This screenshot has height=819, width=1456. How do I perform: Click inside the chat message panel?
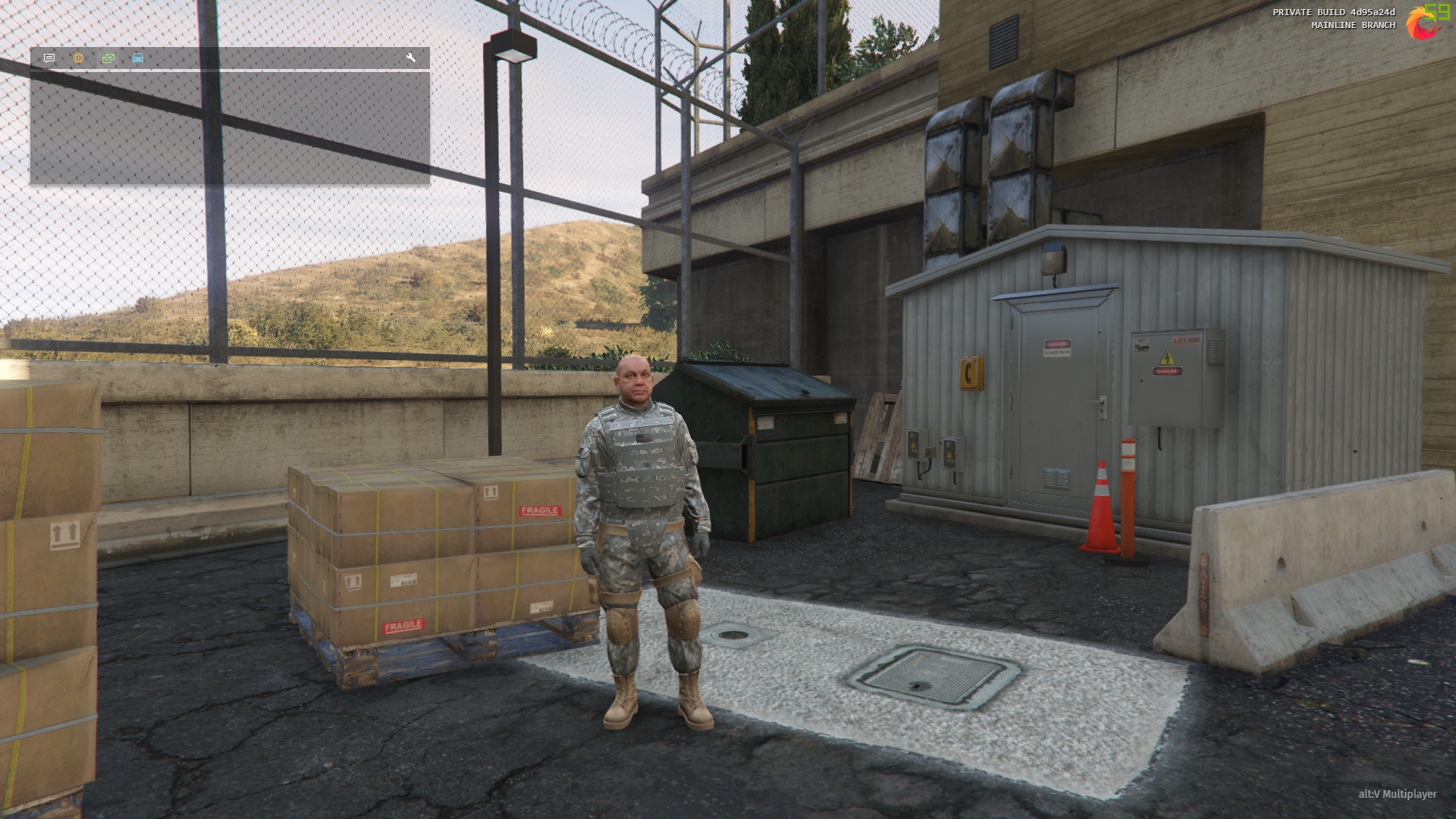tap(230, 127)
